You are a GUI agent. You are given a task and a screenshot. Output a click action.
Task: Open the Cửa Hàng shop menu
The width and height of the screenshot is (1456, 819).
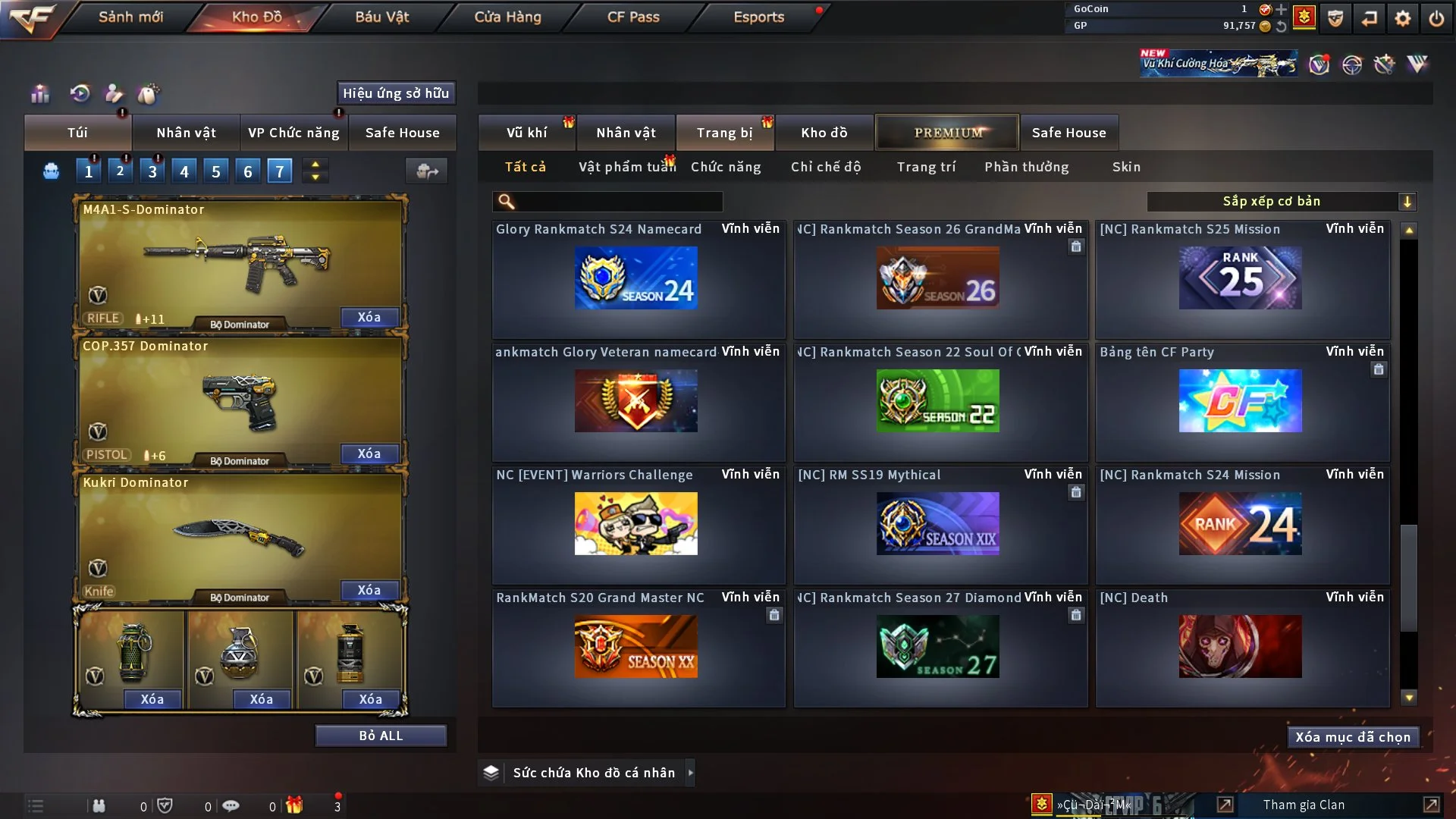pos(507,17)
